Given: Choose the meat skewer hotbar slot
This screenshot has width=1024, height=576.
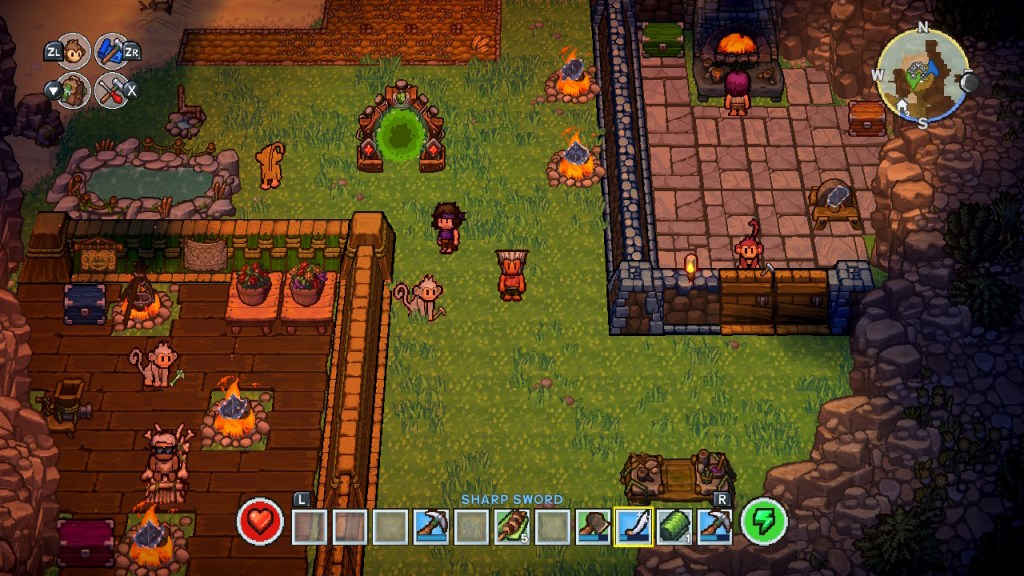Looking at the screenshot, I should (x=511, y=526).
